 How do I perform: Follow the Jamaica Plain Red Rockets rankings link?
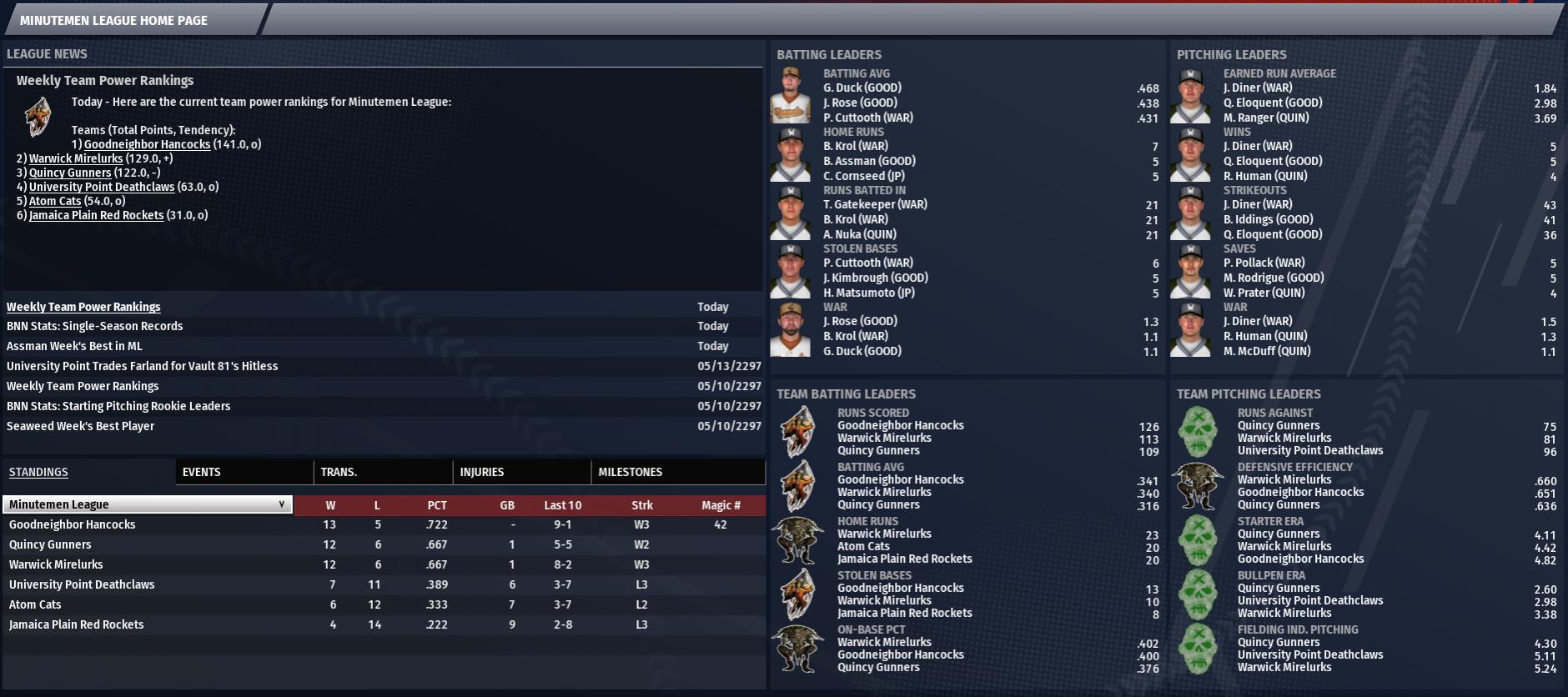[96, 215]
